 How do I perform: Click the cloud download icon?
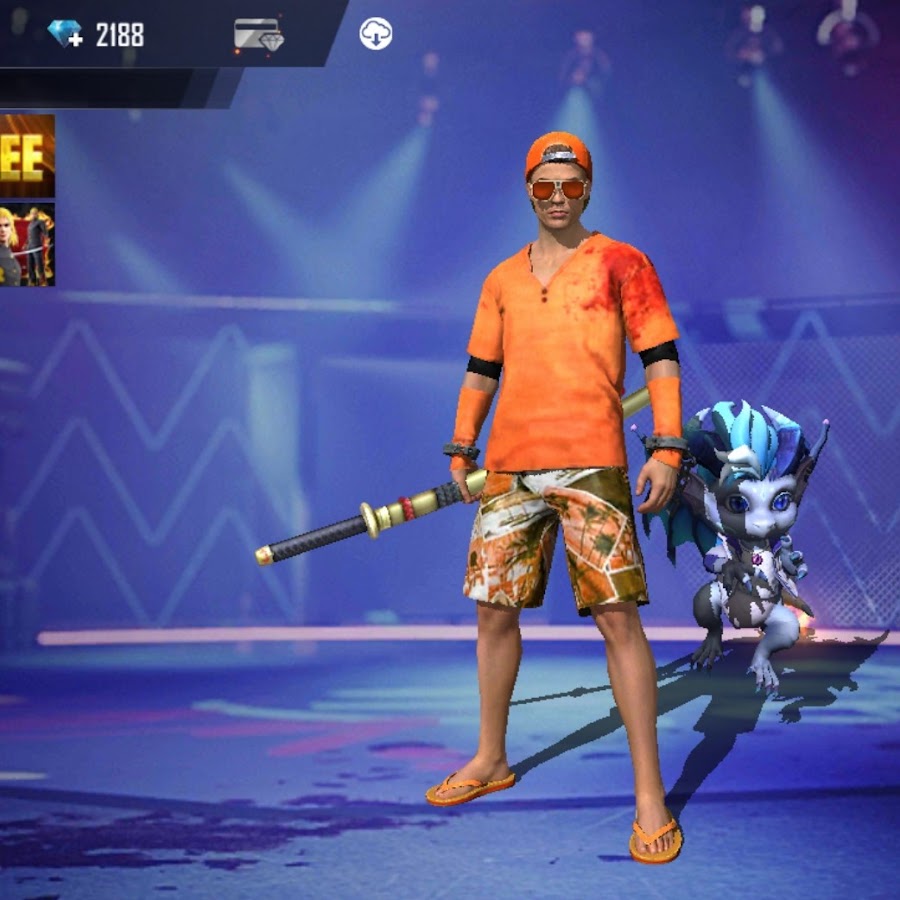tap(376, 34)
